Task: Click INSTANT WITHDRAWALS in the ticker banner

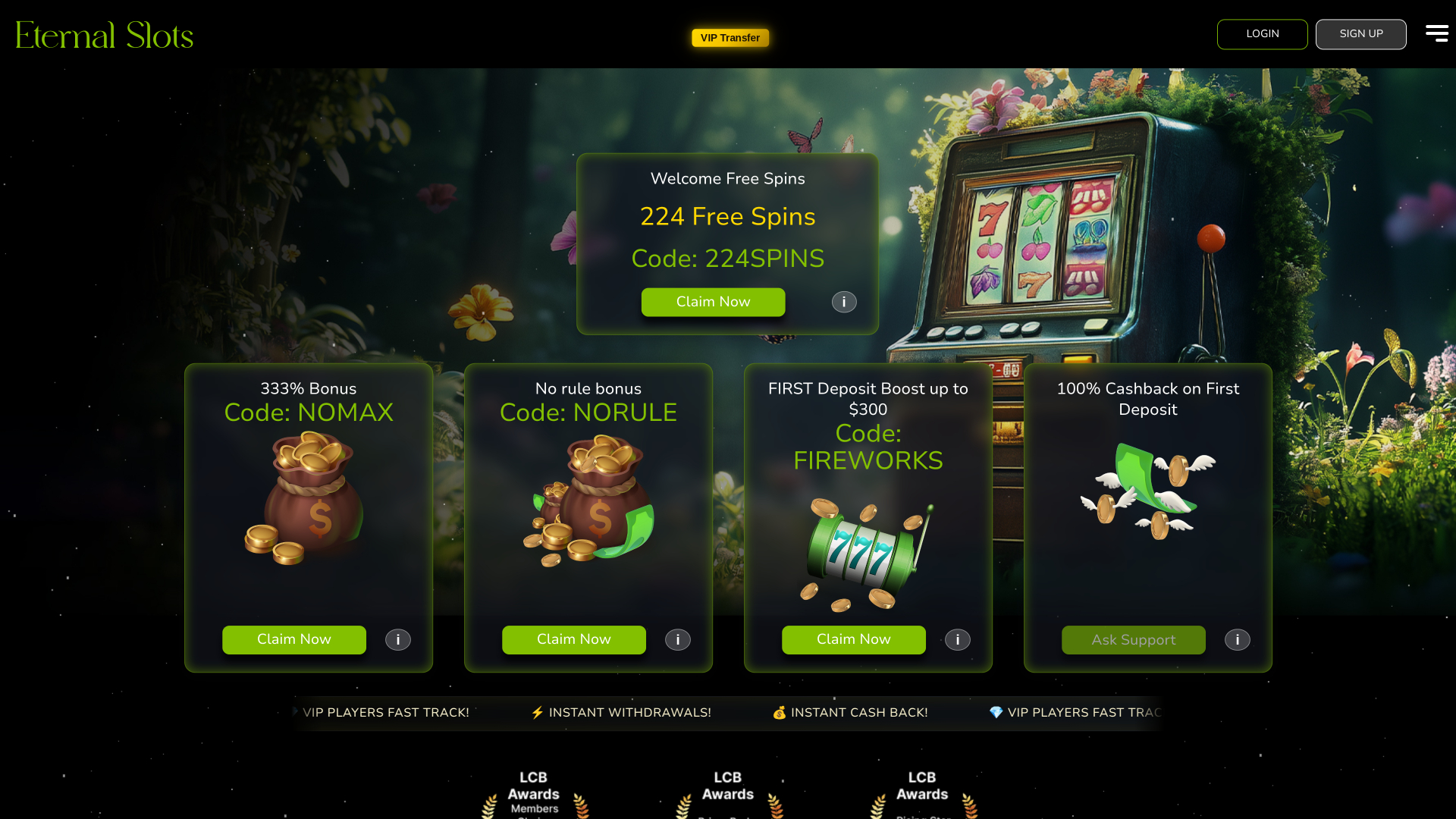Action: point(629,712)
